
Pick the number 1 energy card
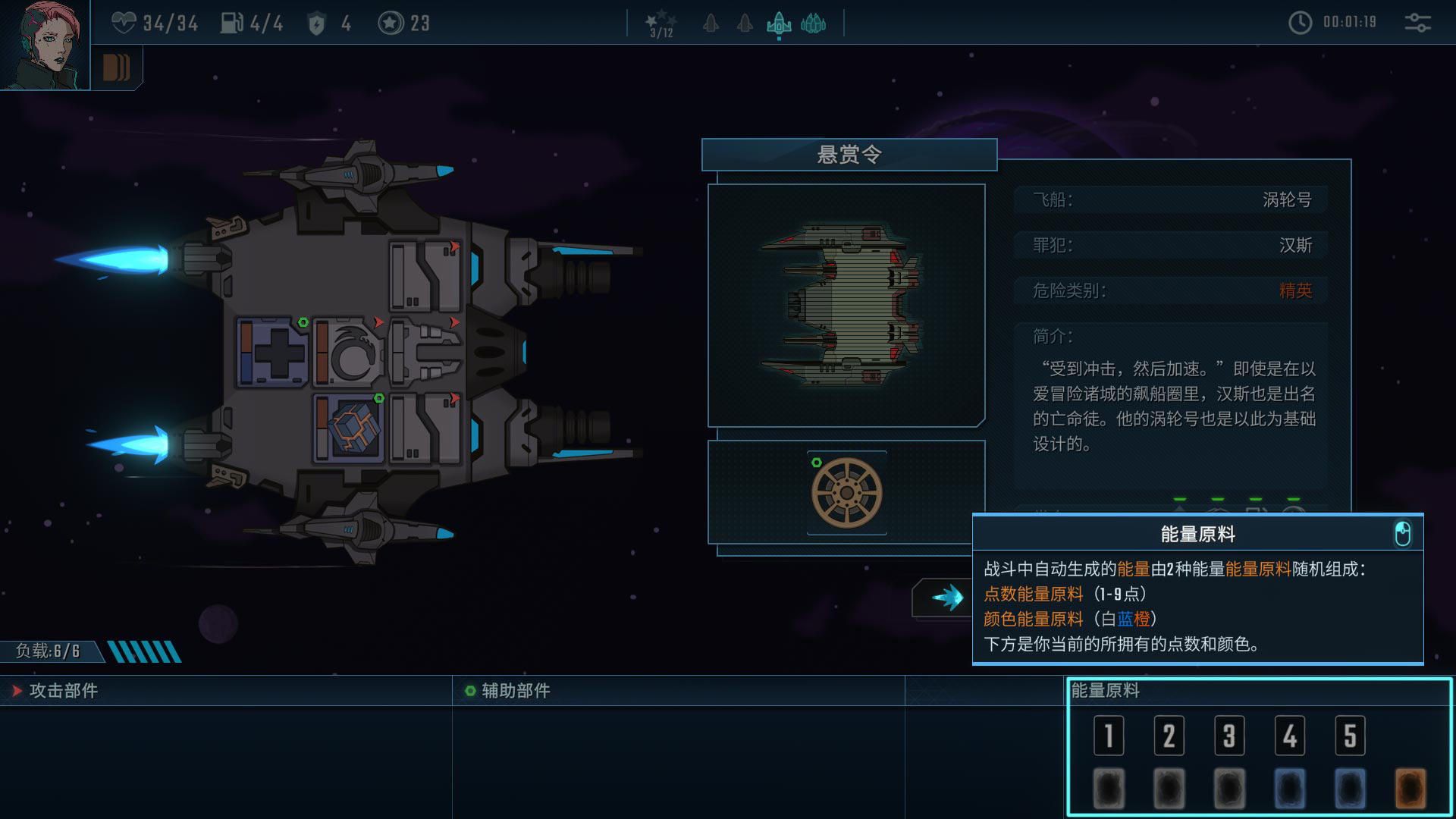(x=1109, y=736)
